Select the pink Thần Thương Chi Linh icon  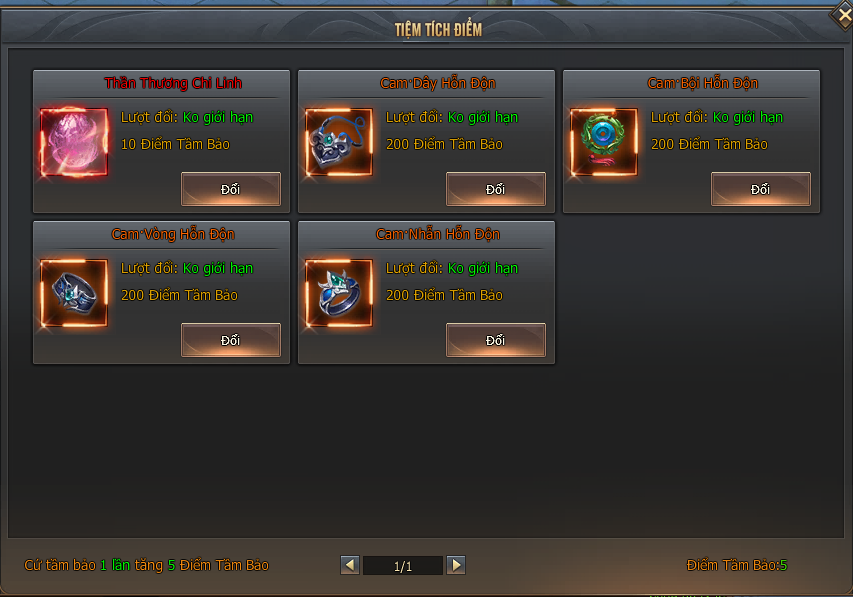pyautogui.click(x=74, y=143)
